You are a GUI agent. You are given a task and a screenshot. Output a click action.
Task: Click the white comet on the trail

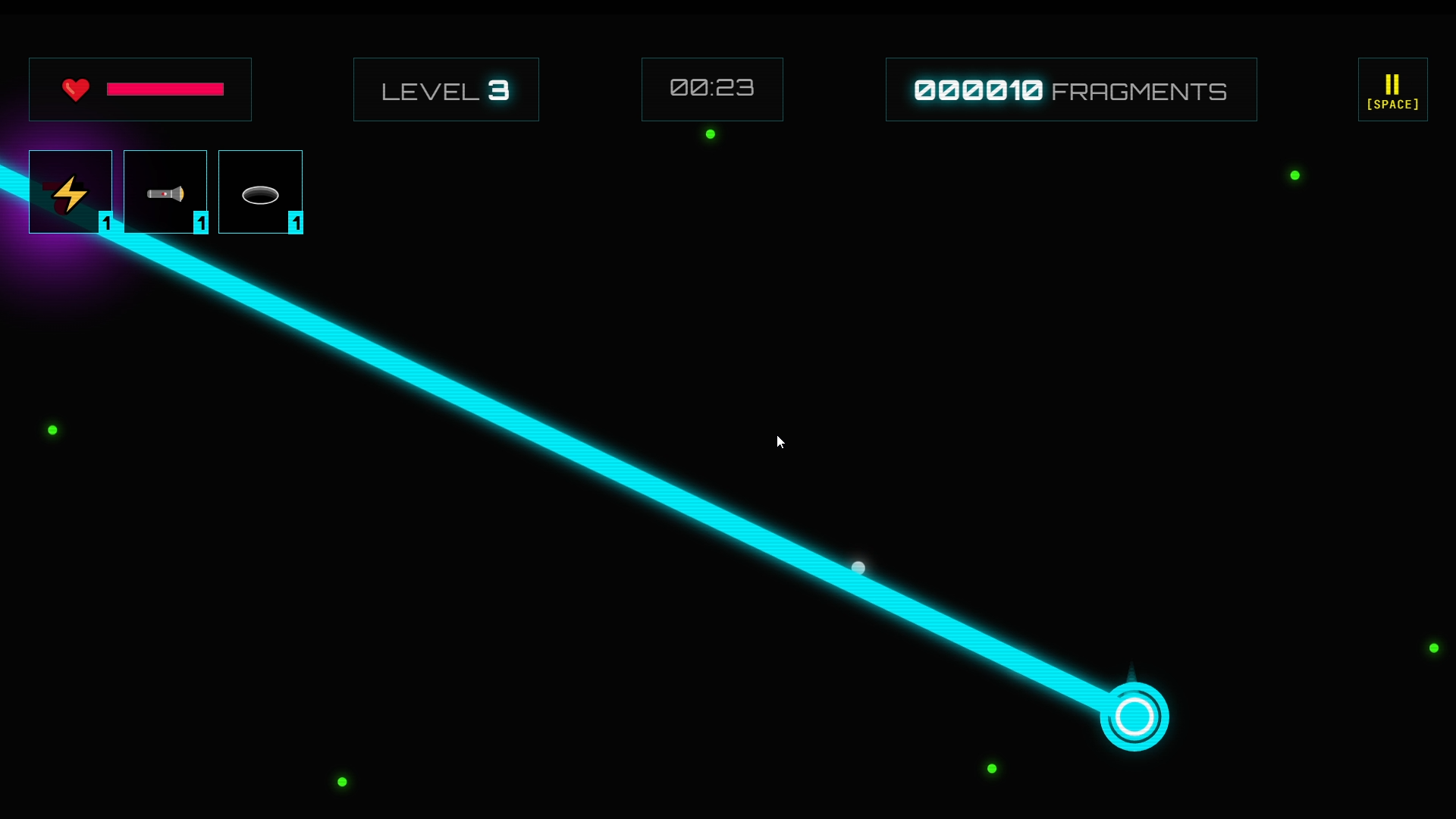click(858, 566)
